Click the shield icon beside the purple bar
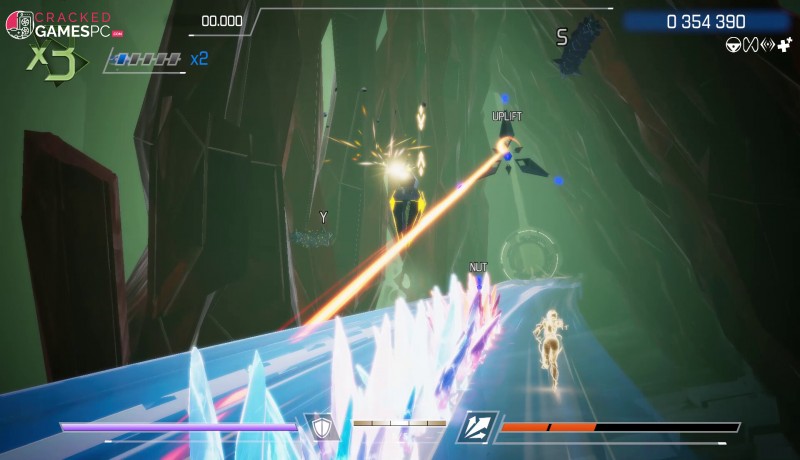The width and height of the screenshot is (800, 460). (x=321, y=427)
